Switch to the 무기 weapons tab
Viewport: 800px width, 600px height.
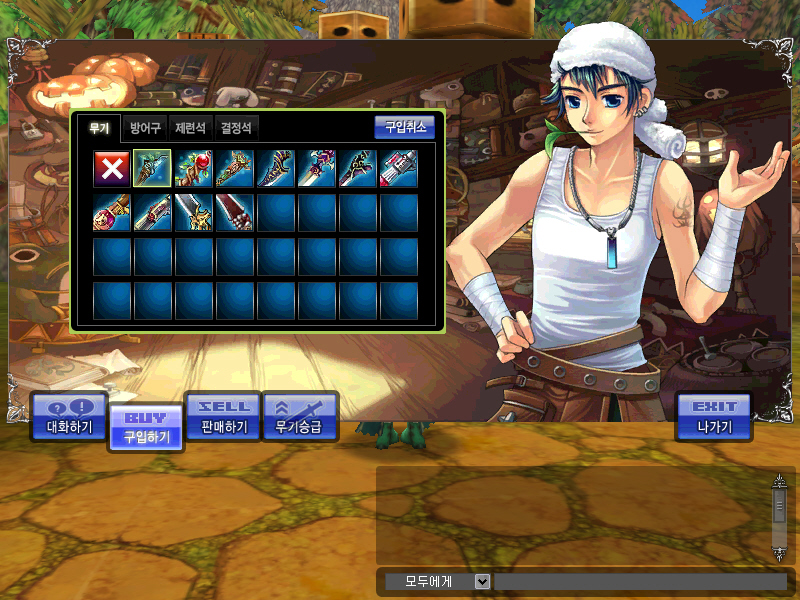99,128
